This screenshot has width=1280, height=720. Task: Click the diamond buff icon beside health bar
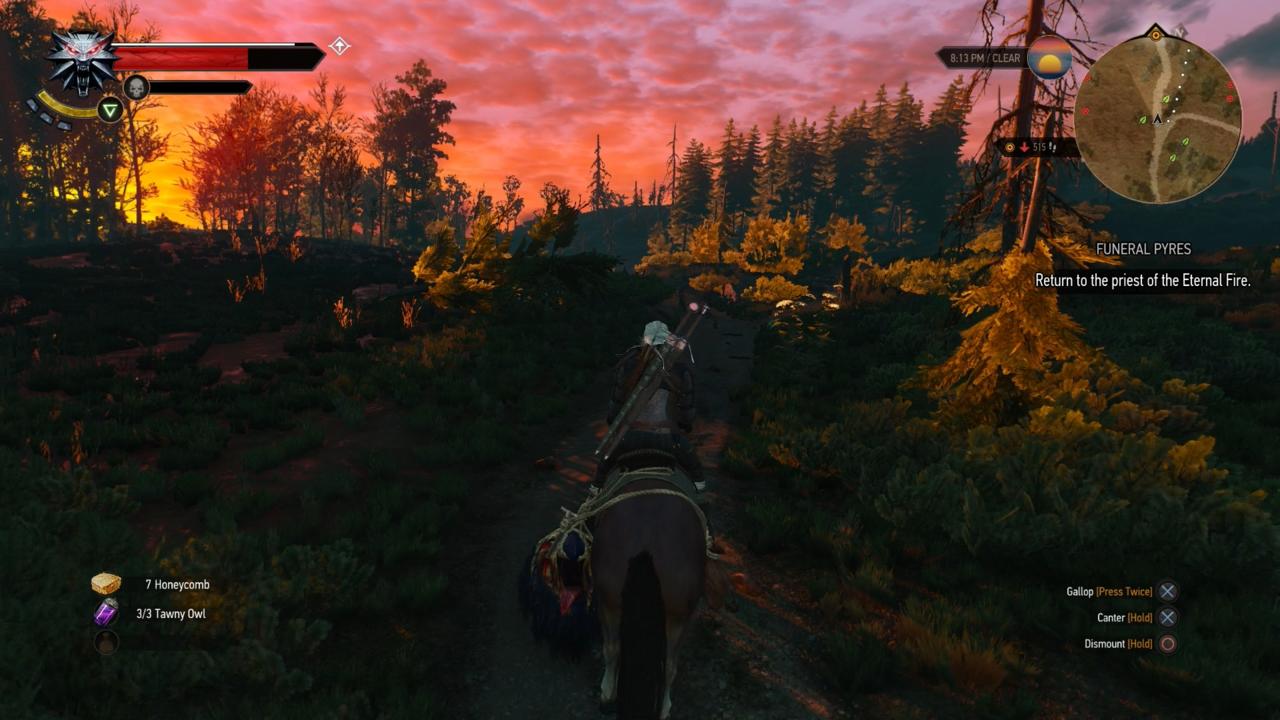(340, 45)
